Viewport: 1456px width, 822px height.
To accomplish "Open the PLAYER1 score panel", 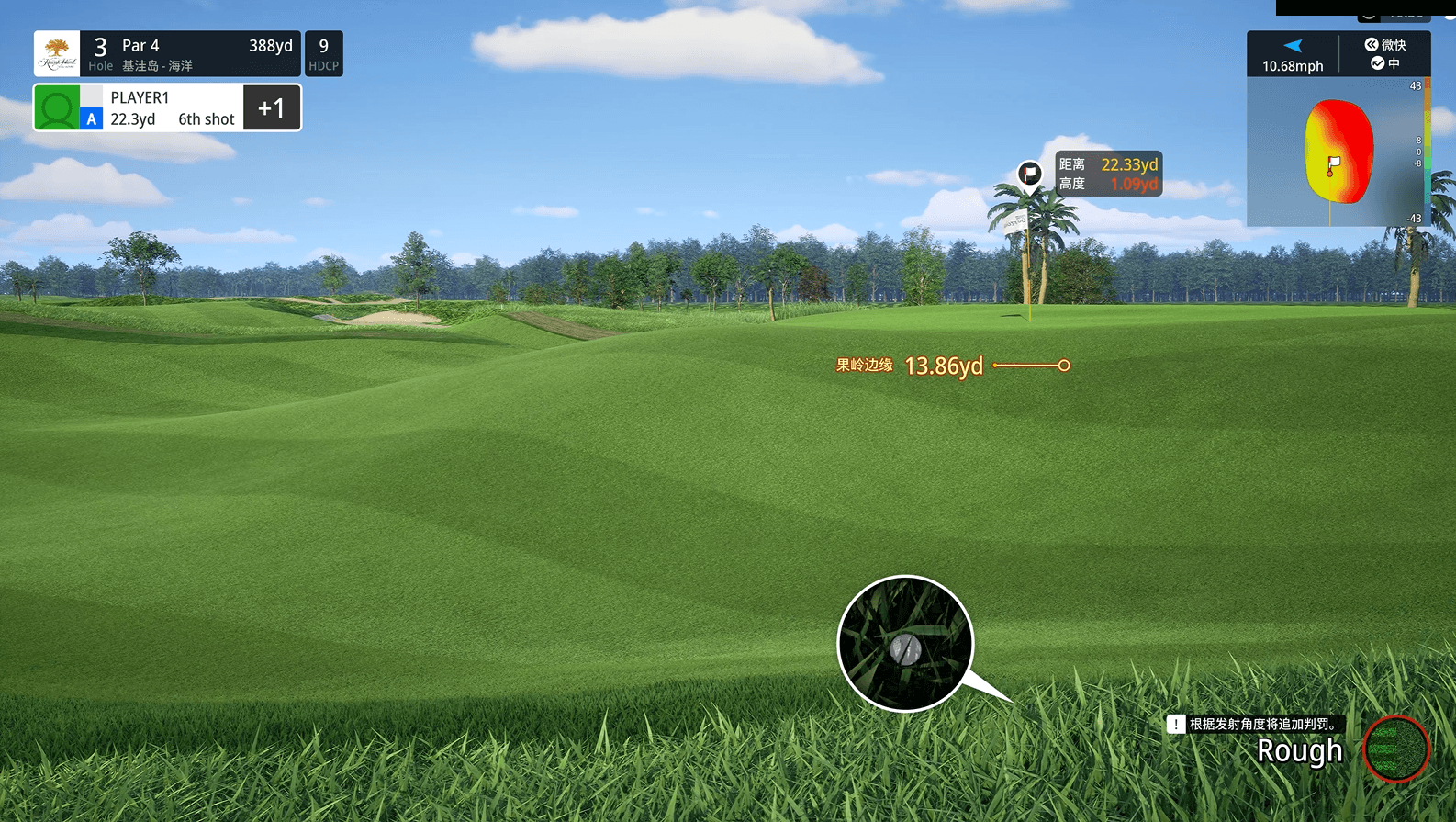I will point(168,108).
